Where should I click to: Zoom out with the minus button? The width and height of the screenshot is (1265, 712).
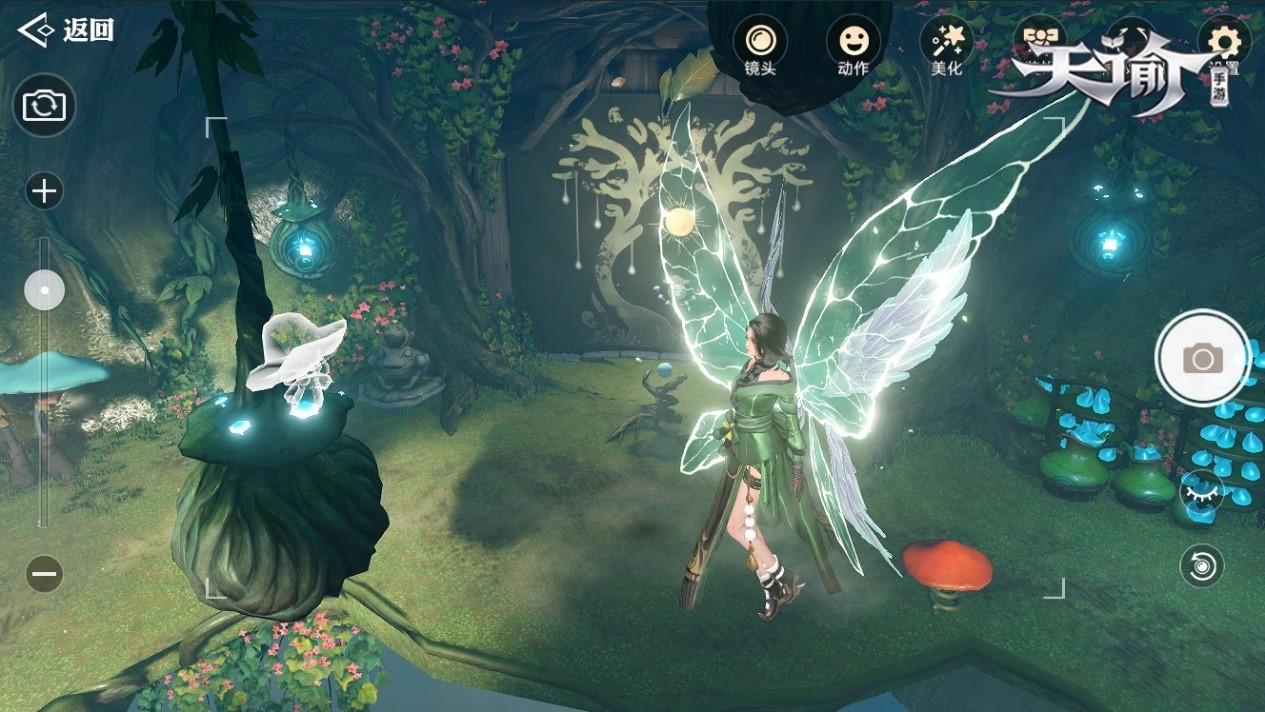point(44,574)
